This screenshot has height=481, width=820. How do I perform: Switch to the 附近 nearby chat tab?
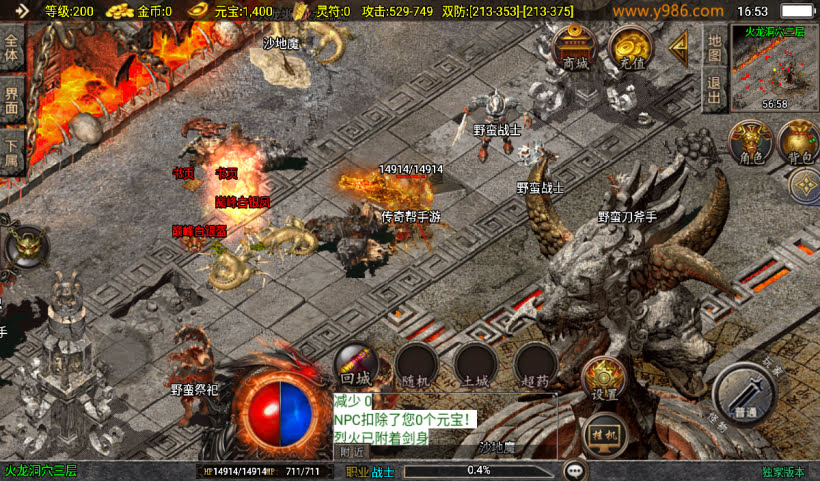point(352,453)
